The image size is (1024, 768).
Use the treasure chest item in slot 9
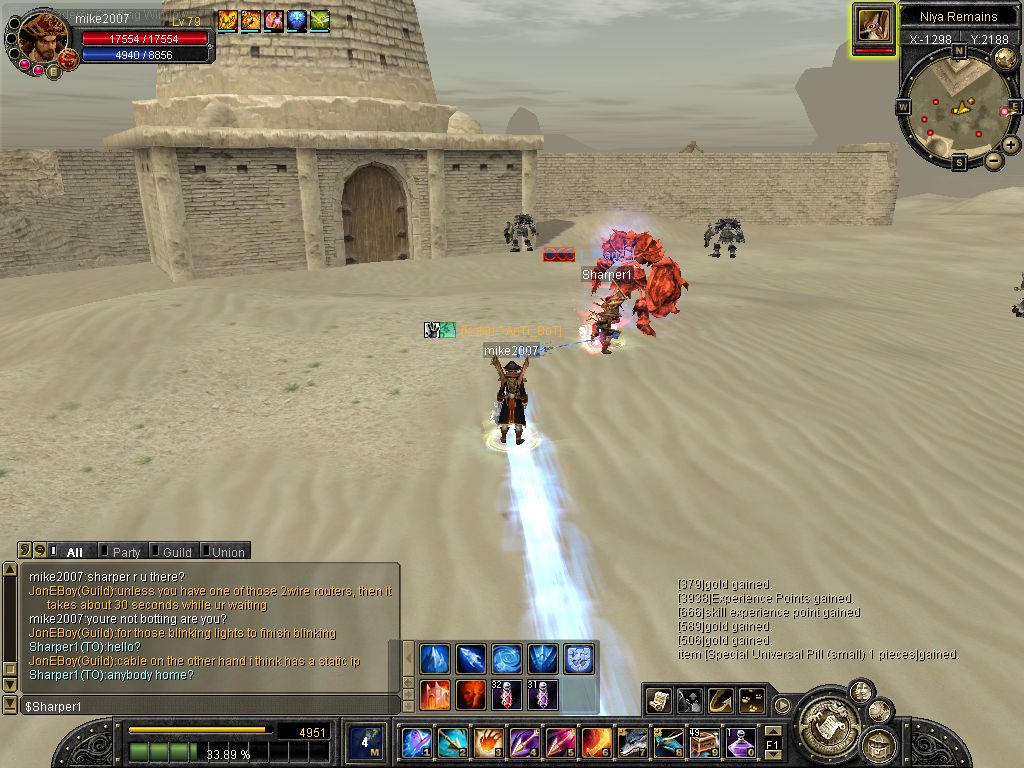704,743
